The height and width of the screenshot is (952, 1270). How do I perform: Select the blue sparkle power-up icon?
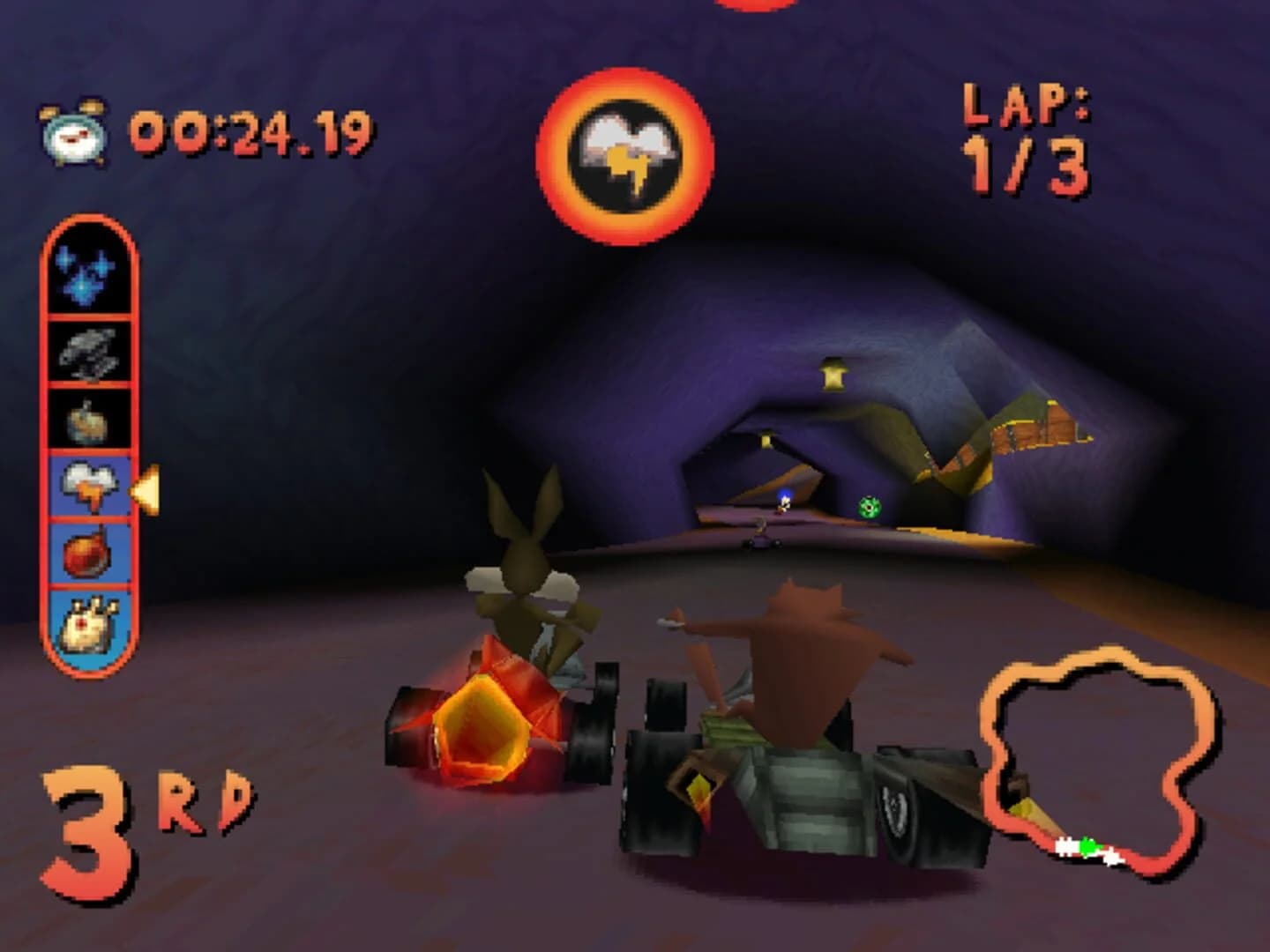pos(88,273)
